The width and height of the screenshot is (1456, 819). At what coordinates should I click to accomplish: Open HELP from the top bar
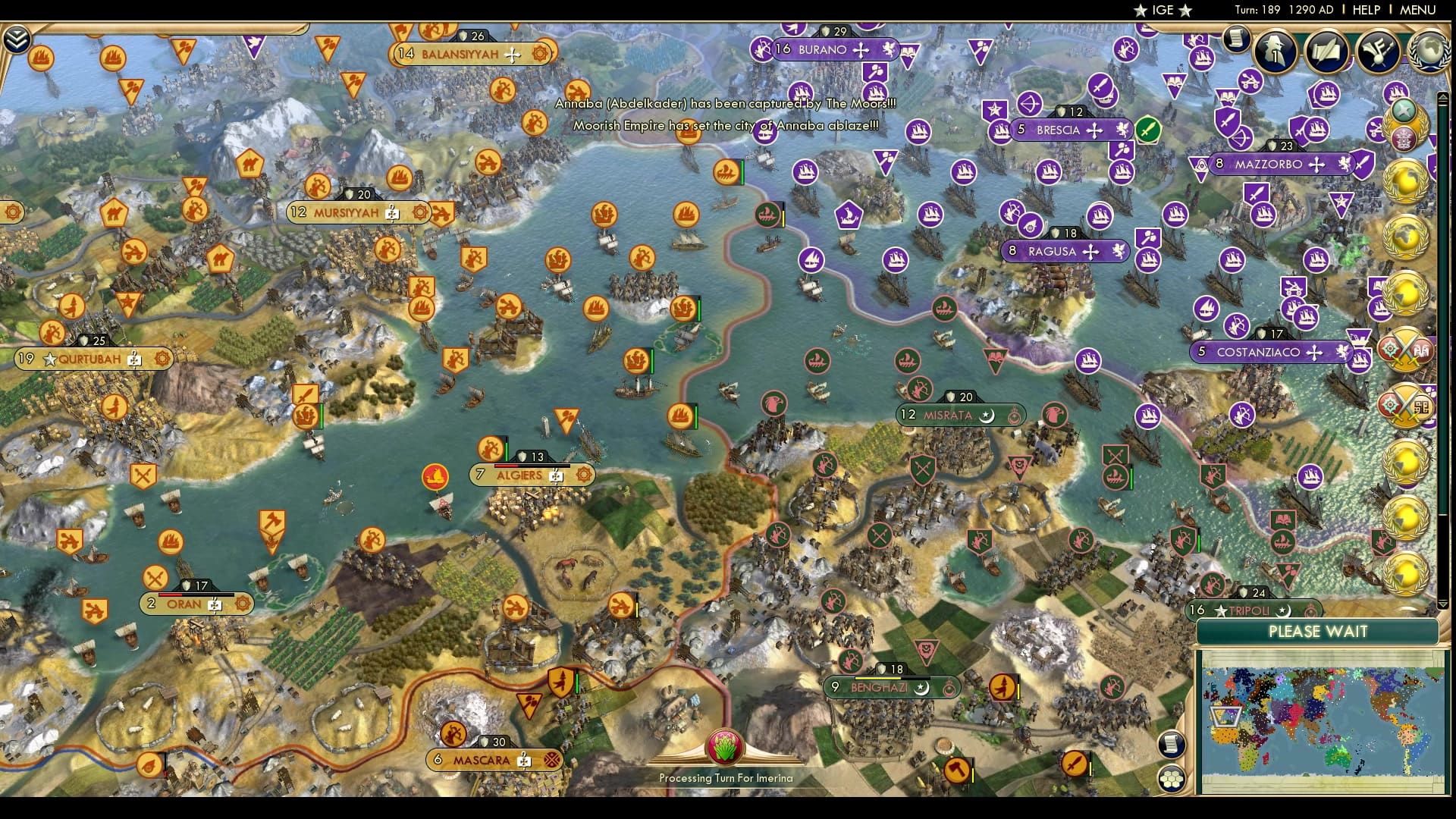1365,11
